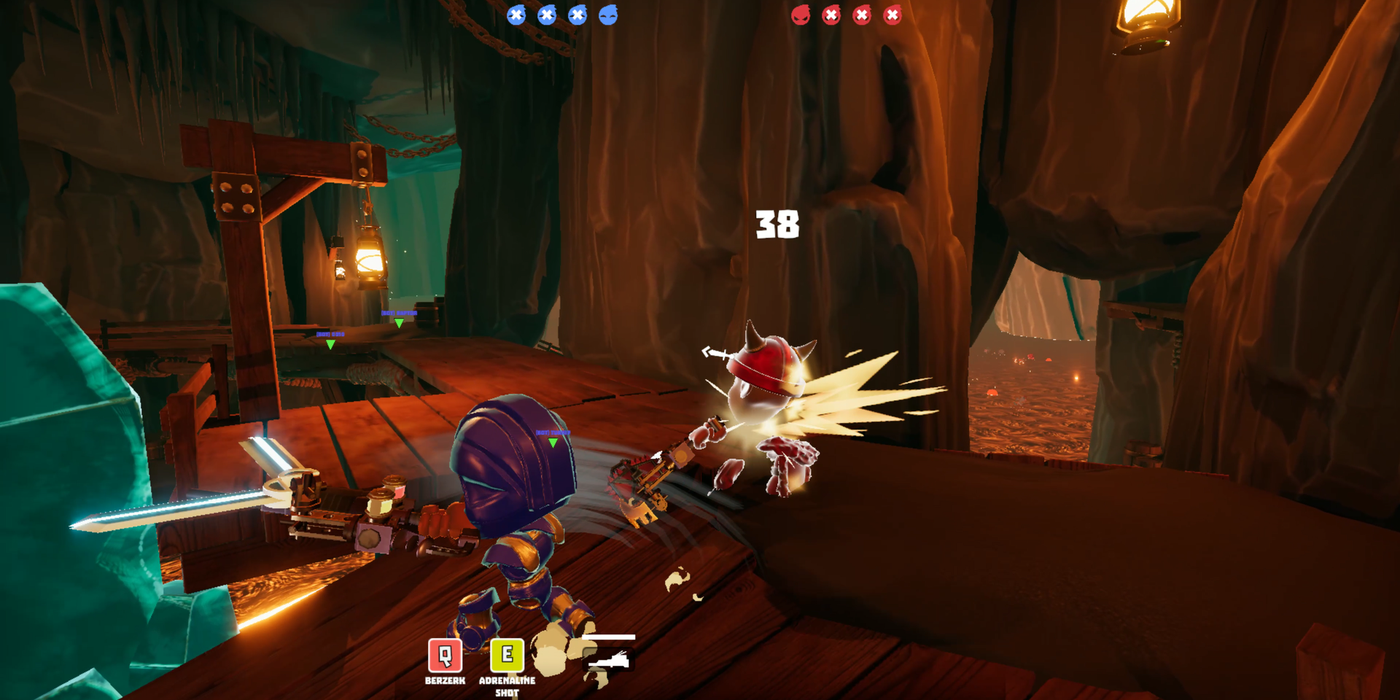The image size is (1400, 700).
Task: Click the surviving blue team face icon
Action: [x=608, y=15]
